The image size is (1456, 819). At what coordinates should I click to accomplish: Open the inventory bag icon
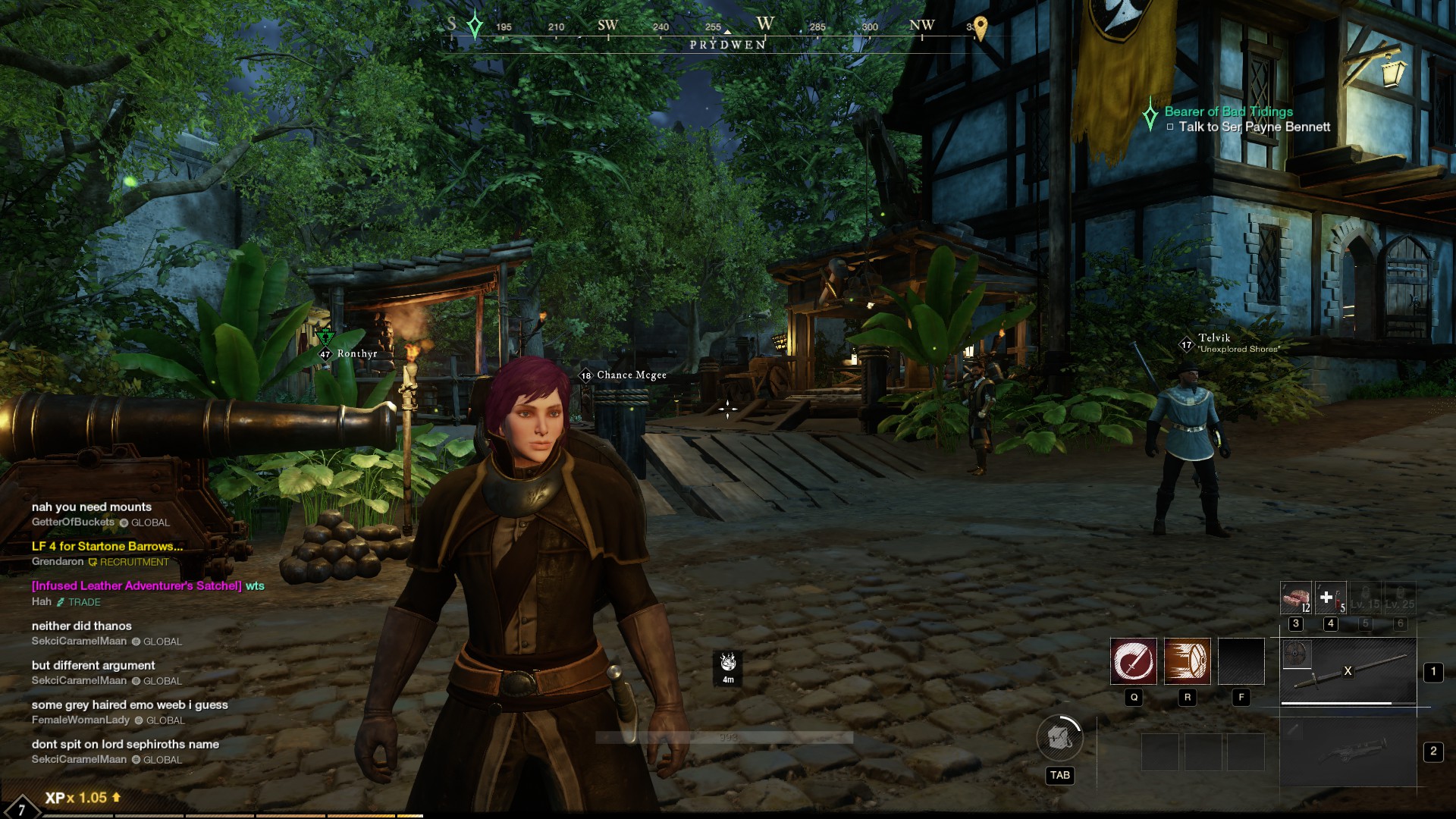tap(1059, 738)
